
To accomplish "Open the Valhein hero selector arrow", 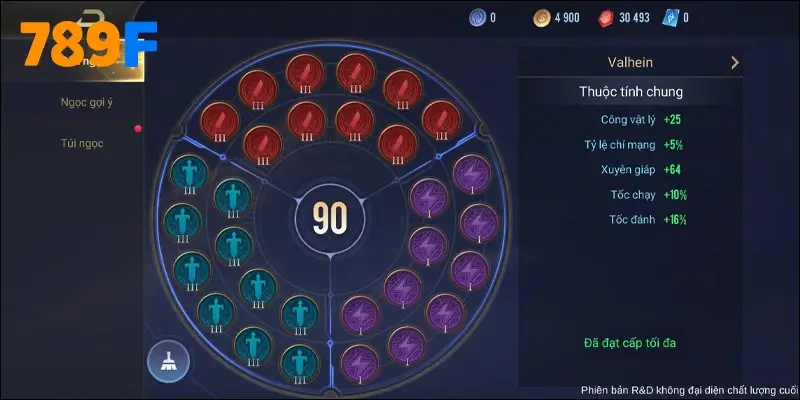I will 735,62.
